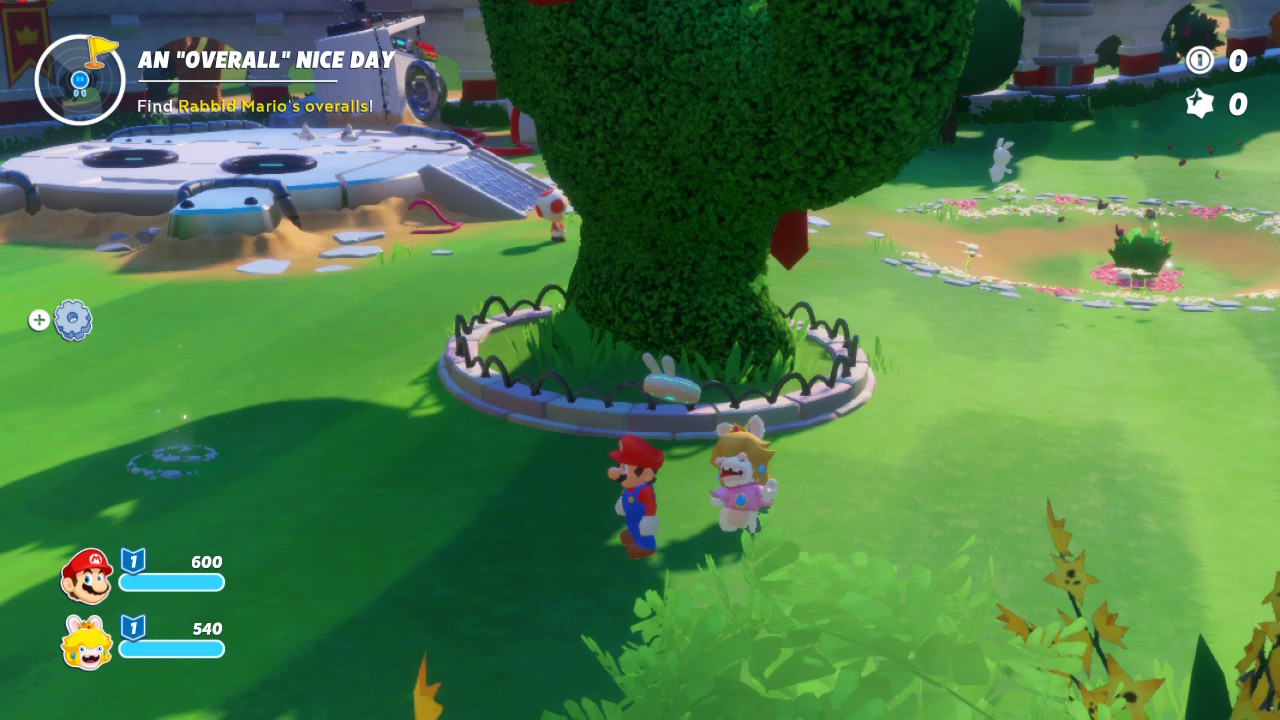Click the plus sign beside the gear
This screenshot has width=1280, height=720.
coord(38,319)
